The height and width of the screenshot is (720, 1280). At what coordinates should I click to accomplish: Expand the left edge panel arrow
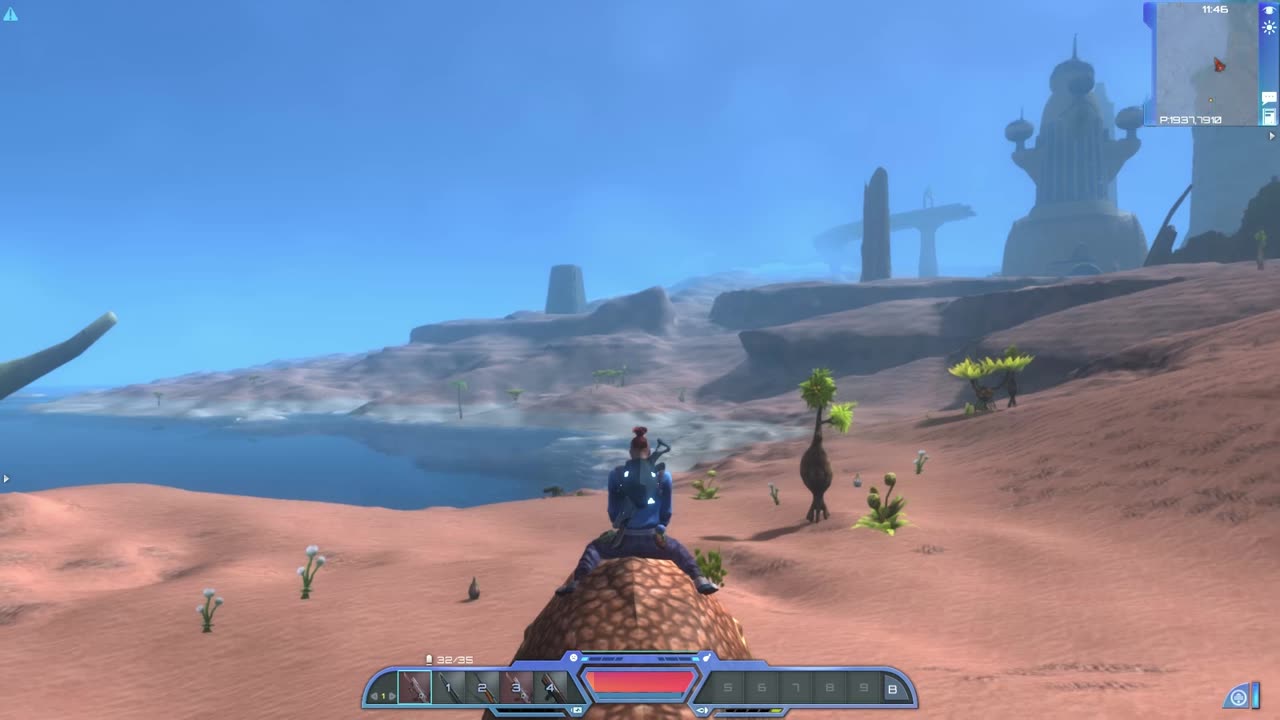pyautogui.click(x=6, y=479)
